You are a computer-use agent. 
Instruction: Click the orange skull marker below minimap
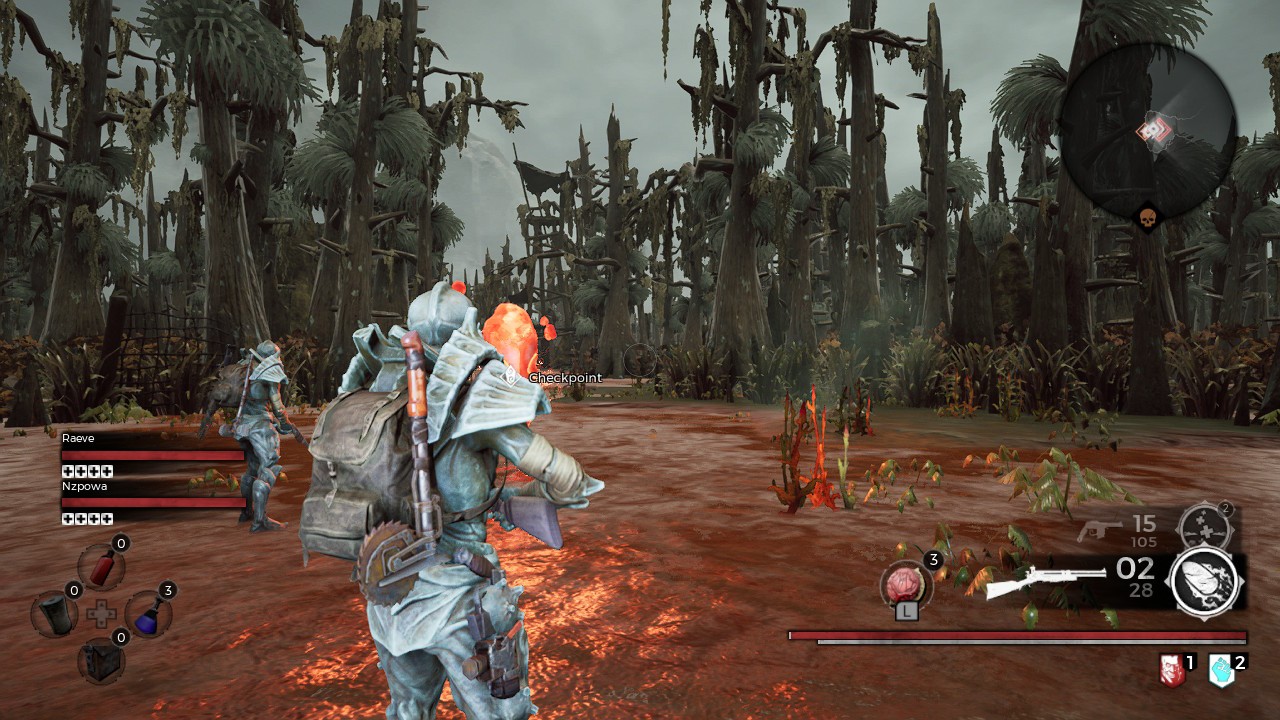point(1146,218)
